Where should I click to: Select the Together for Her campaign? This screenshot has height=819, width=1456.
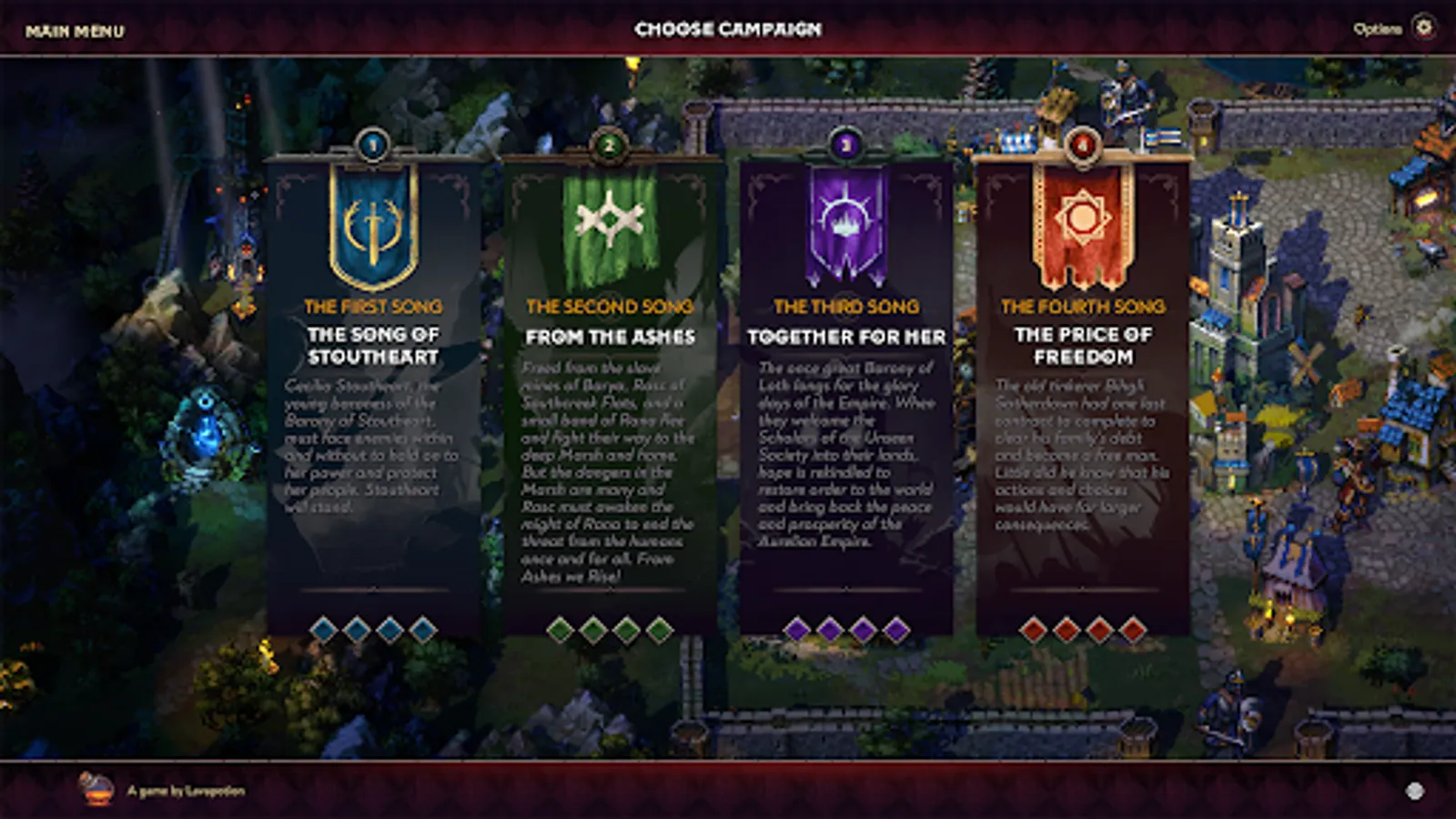[845, 391]
